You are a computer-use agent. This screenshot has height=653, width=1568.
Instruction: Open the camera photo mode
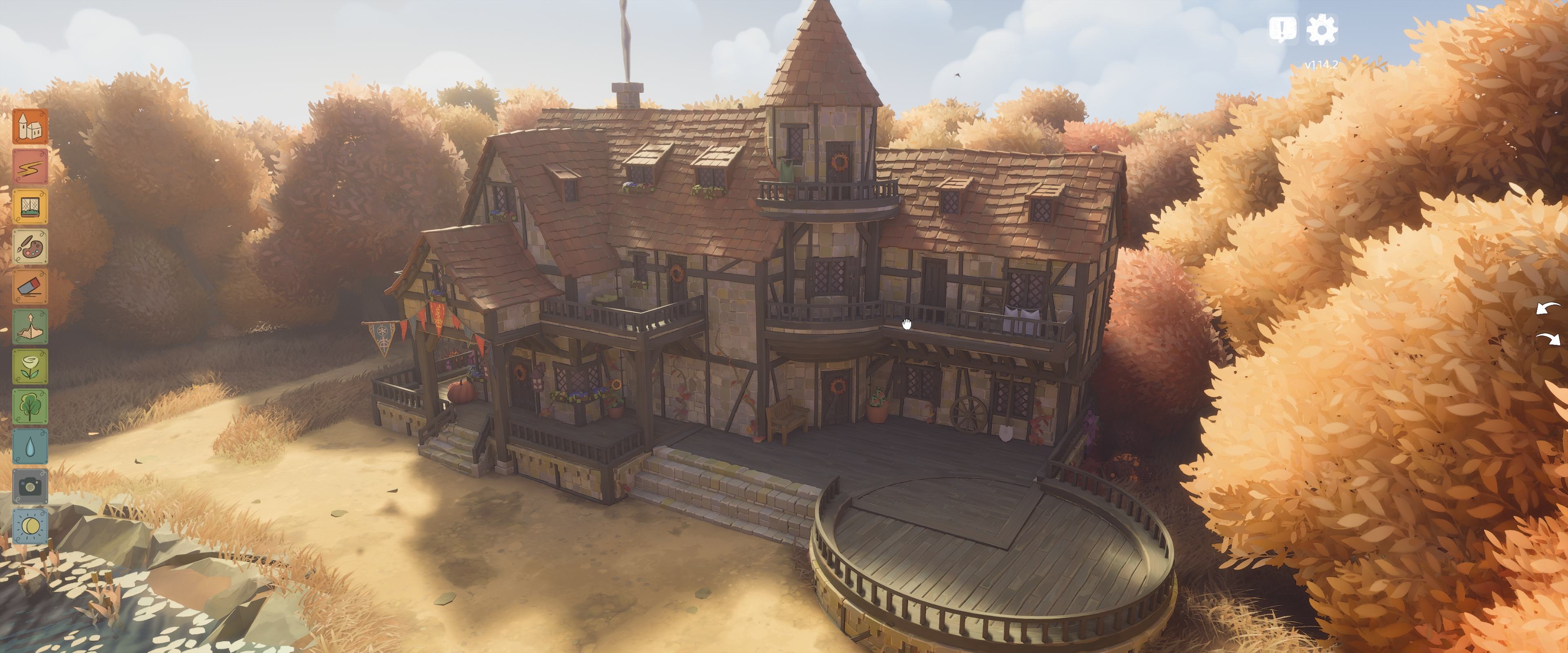tap(30, 486)
